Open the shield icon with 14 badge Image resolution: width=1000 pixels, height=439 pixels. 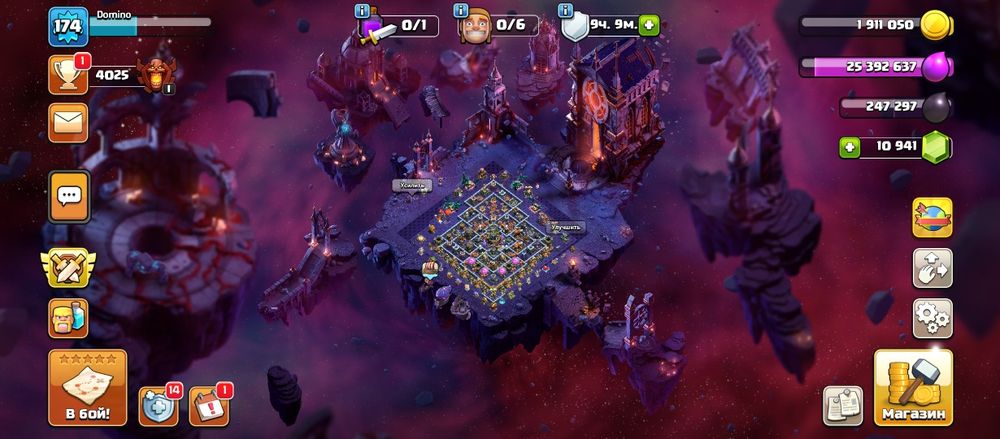point(158,402)
